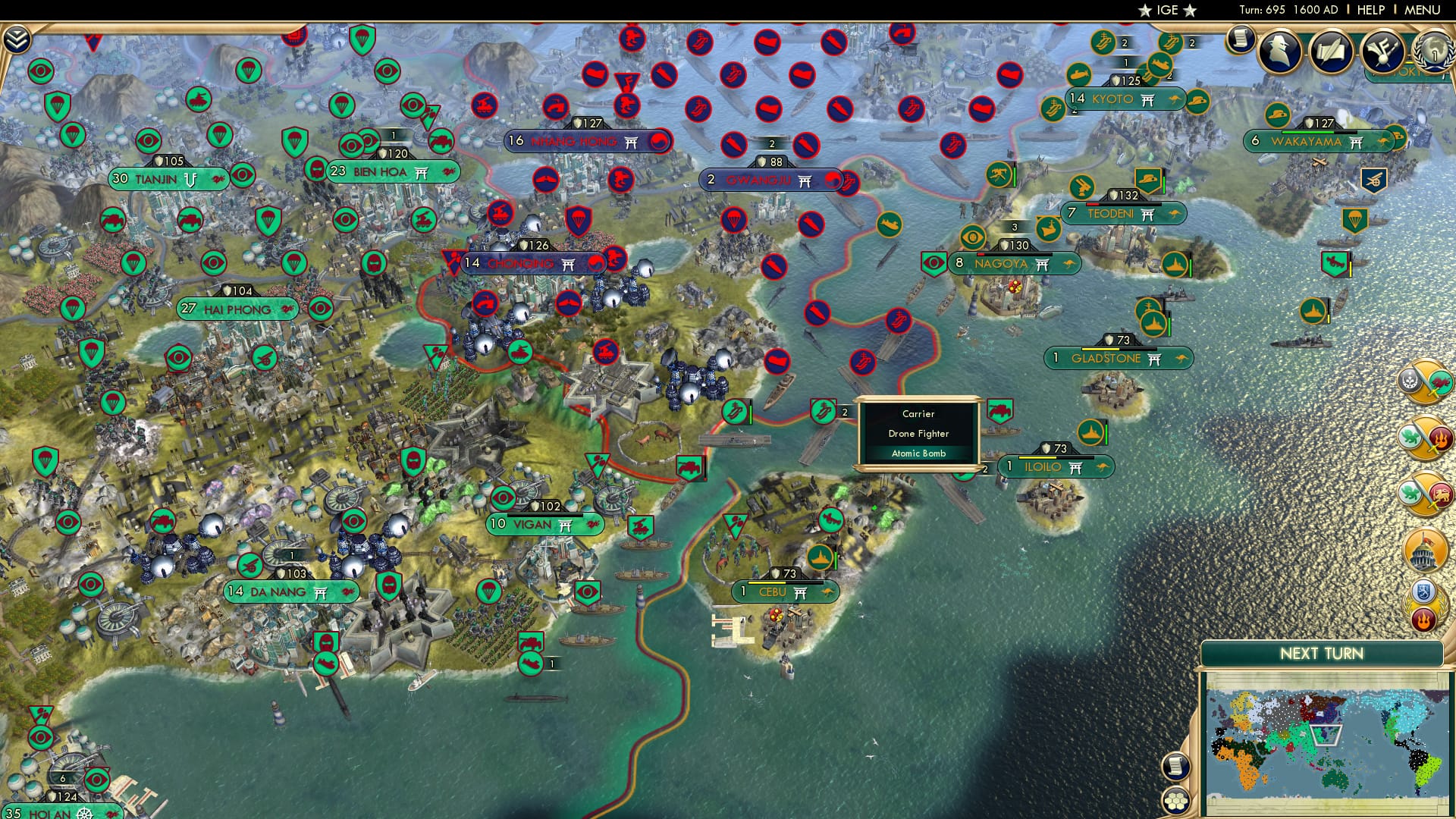Click the laurel notification icon with fire emblem
This screenshot has width=1456, height=819.
click(x=1424, y=603)
